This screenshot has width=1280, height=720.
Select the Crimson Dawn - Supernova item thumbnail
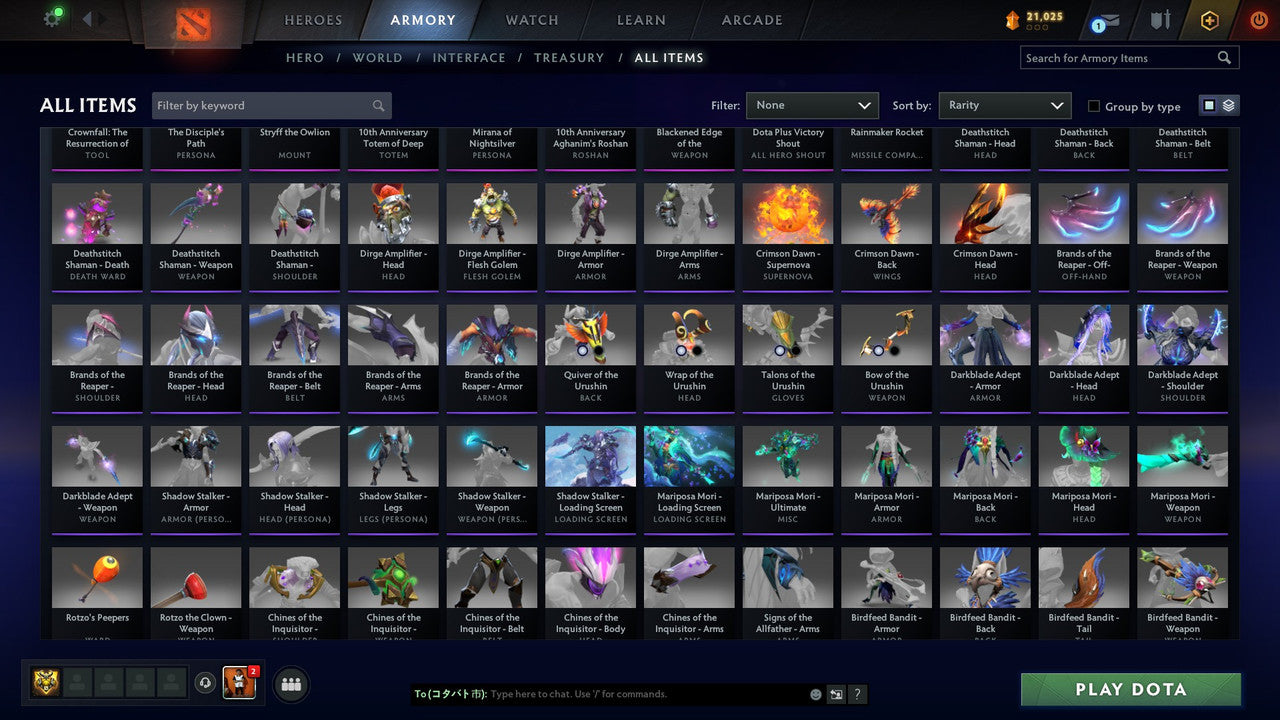coord(787,212)
